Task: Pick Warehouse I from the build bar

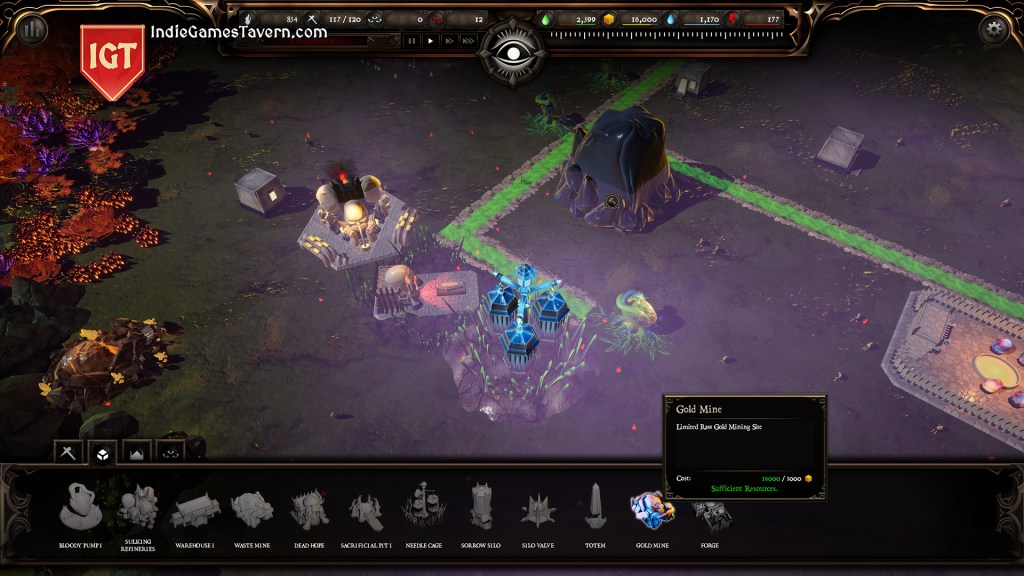Action: pyautogui.click(x=195, y=509)
